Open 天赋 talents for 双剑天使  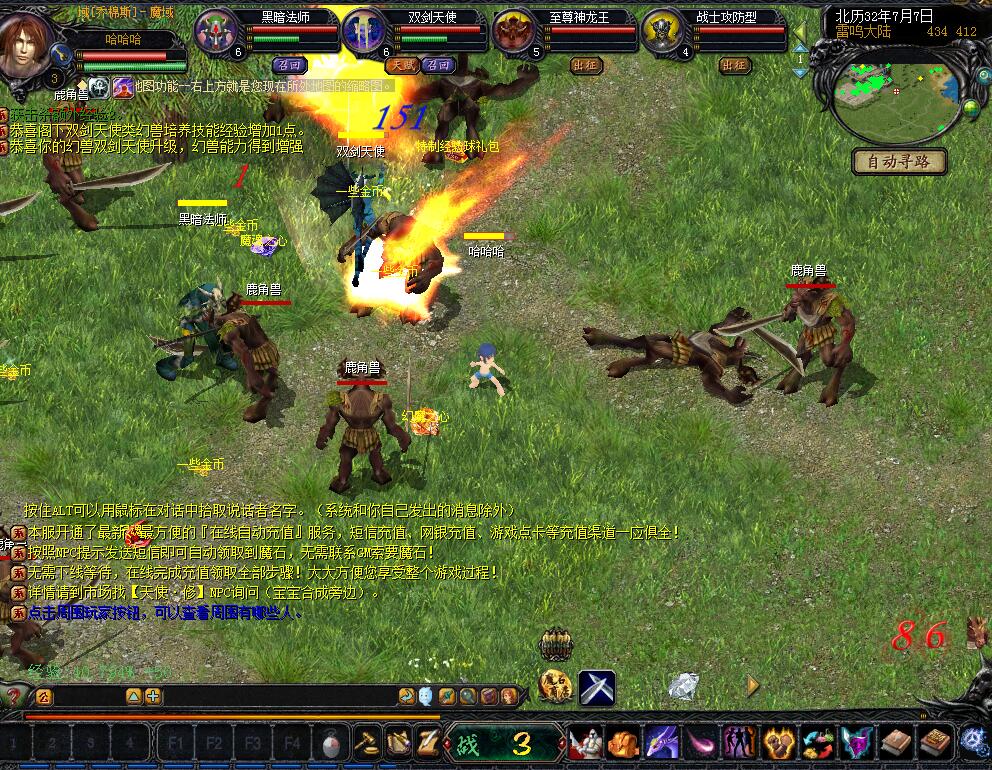point(402,65)
